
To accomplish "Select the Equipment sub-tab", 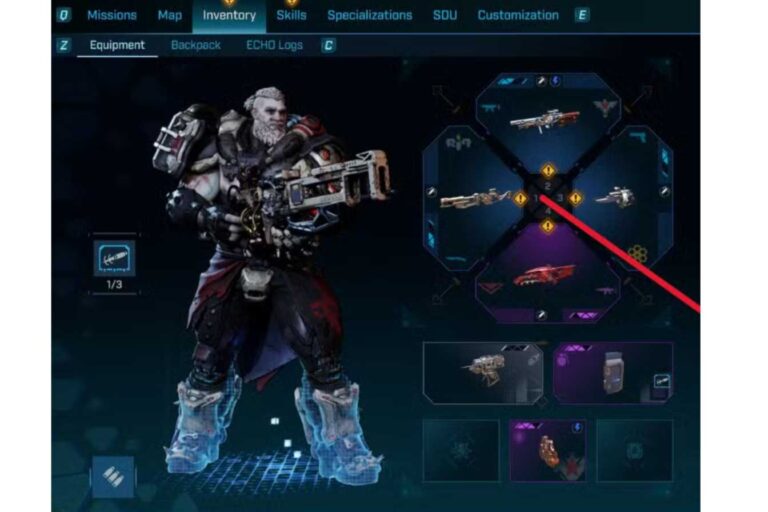I will [x=117, y=45].
